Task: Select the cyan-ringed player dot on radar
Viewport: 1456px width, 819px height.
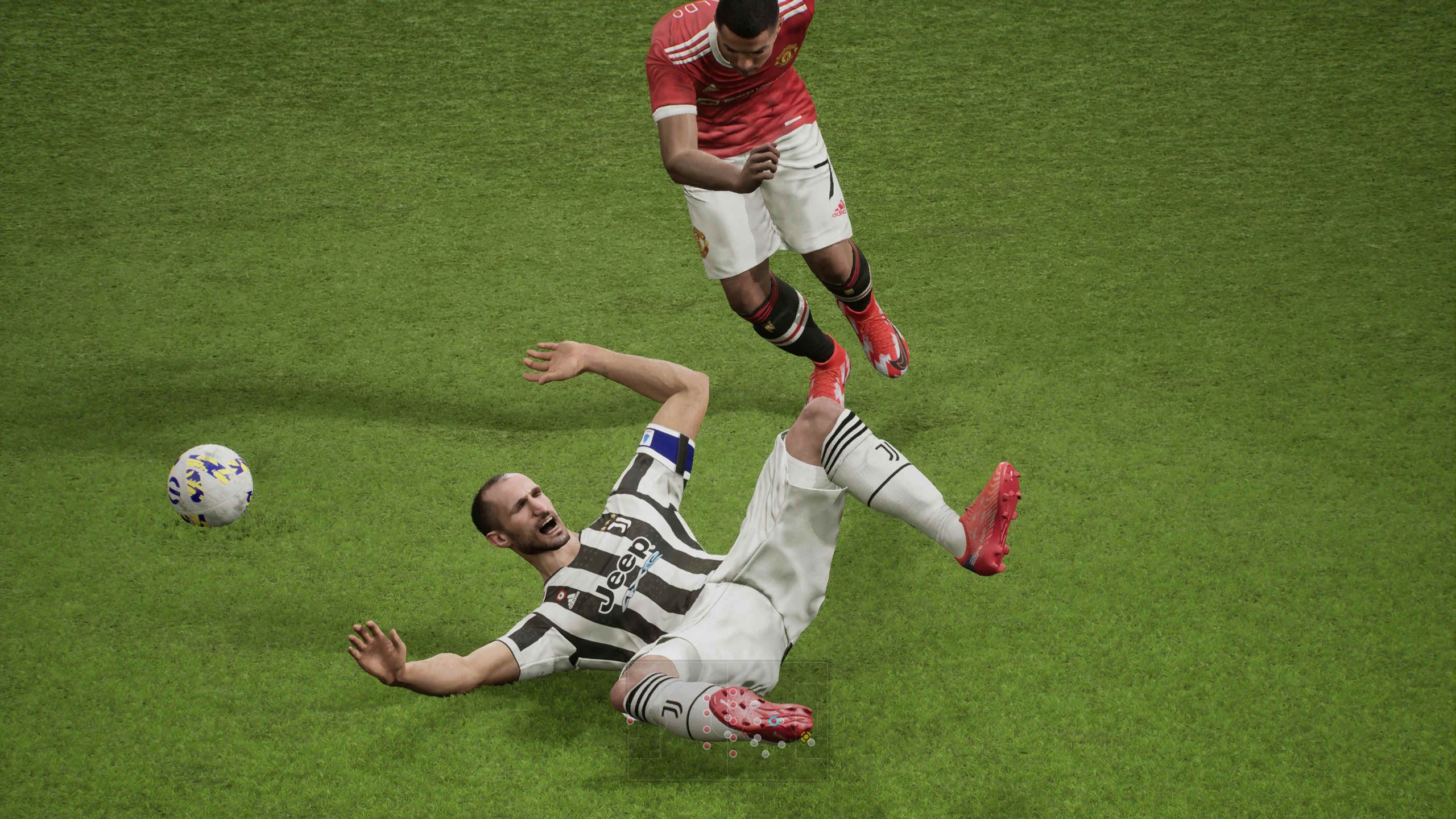Action: click(773, 722)
